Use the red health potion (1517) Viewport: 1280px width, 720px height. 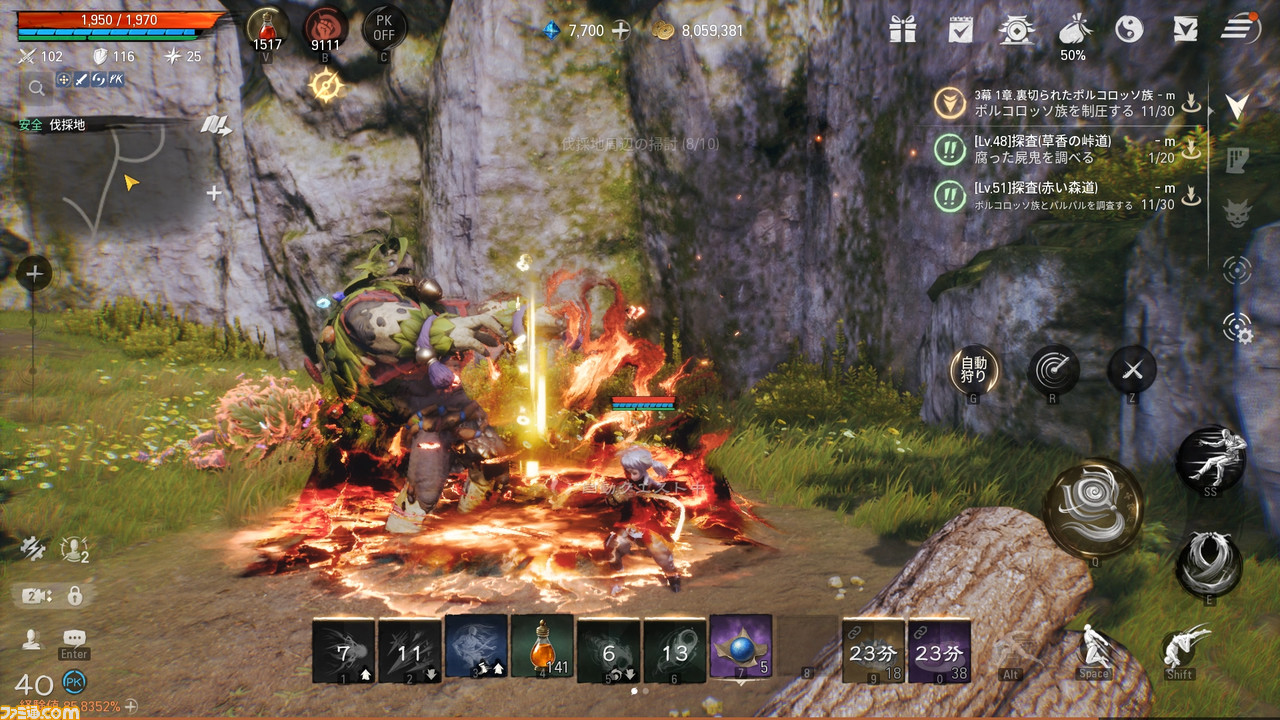[x=267, y=27]
